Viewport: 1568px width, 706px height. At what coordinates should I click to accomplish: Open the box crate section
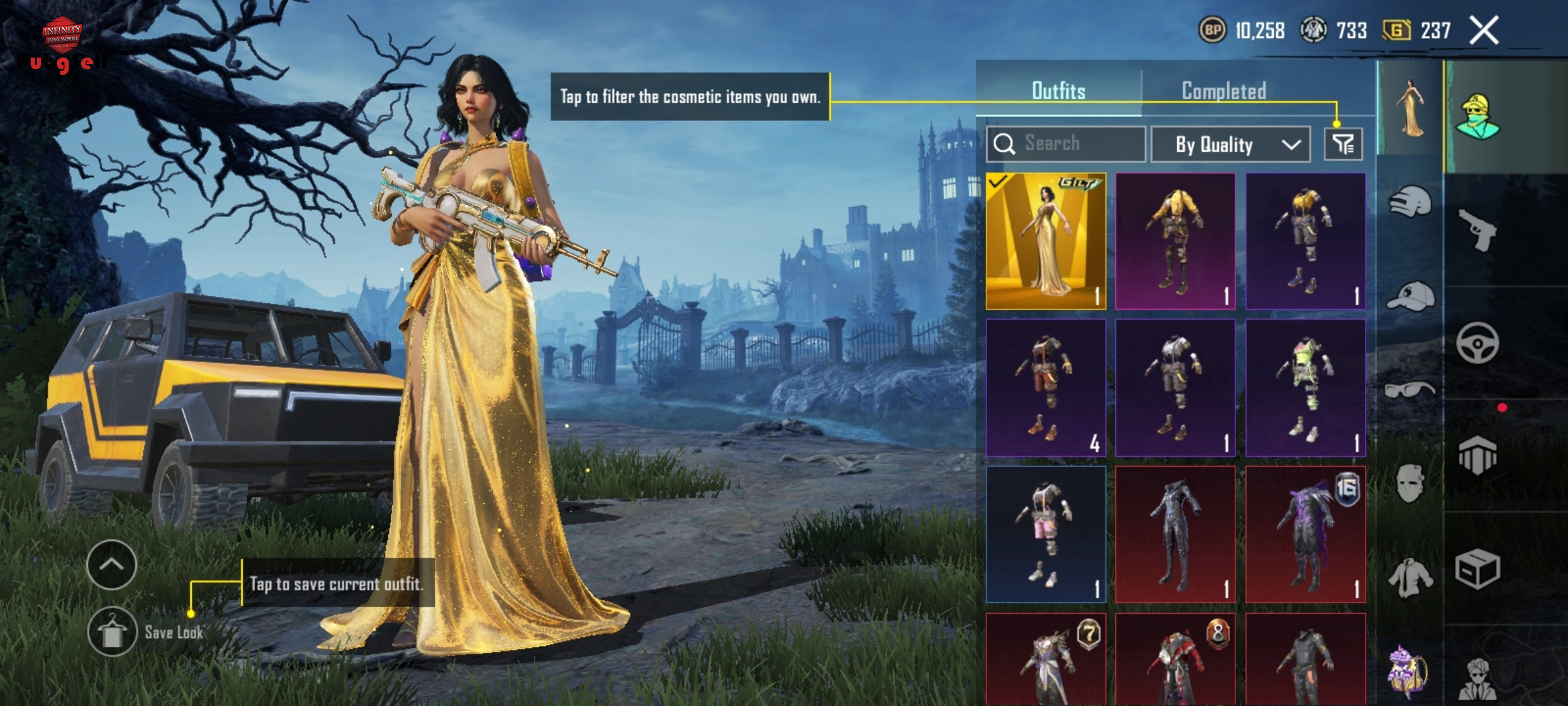coord(1478,569)
